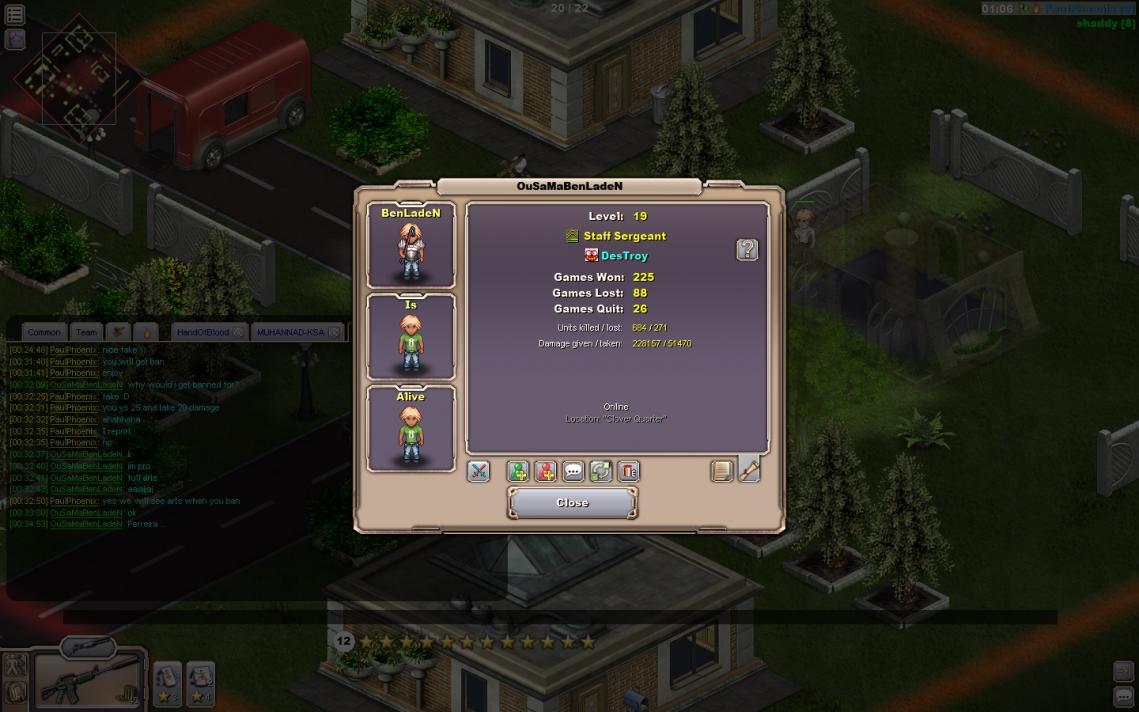Click the minimap
The image size is (1139, 712).
click(68, 80)
